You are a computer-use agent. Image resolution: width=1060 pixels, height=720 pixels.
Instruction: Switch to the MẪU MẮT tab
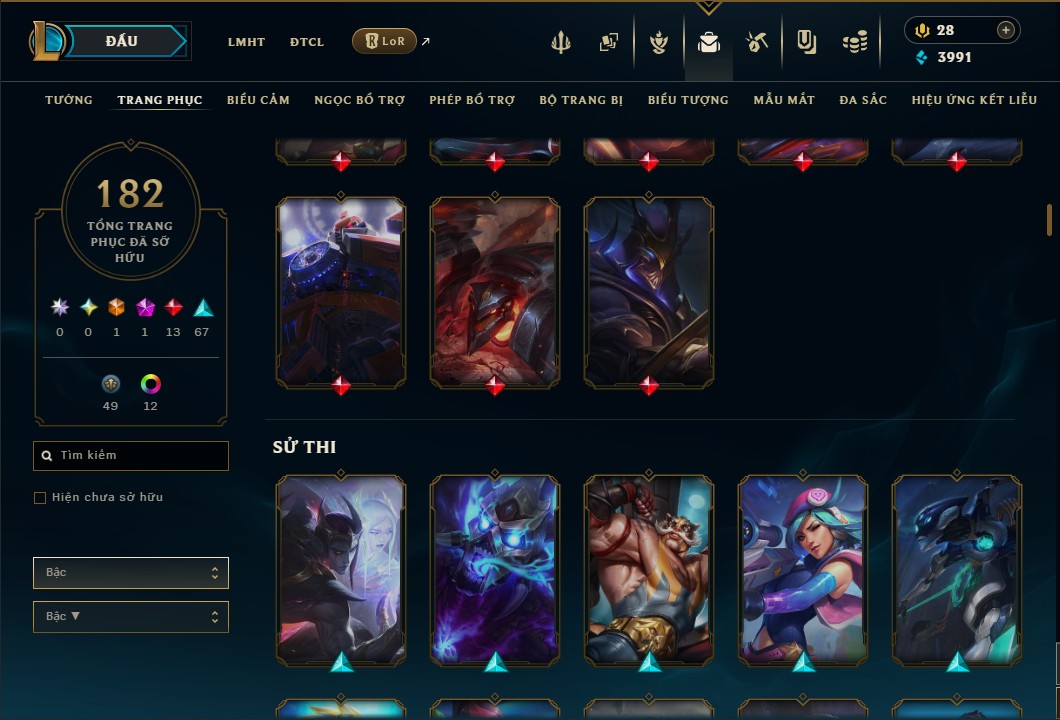tap(784, 100)
